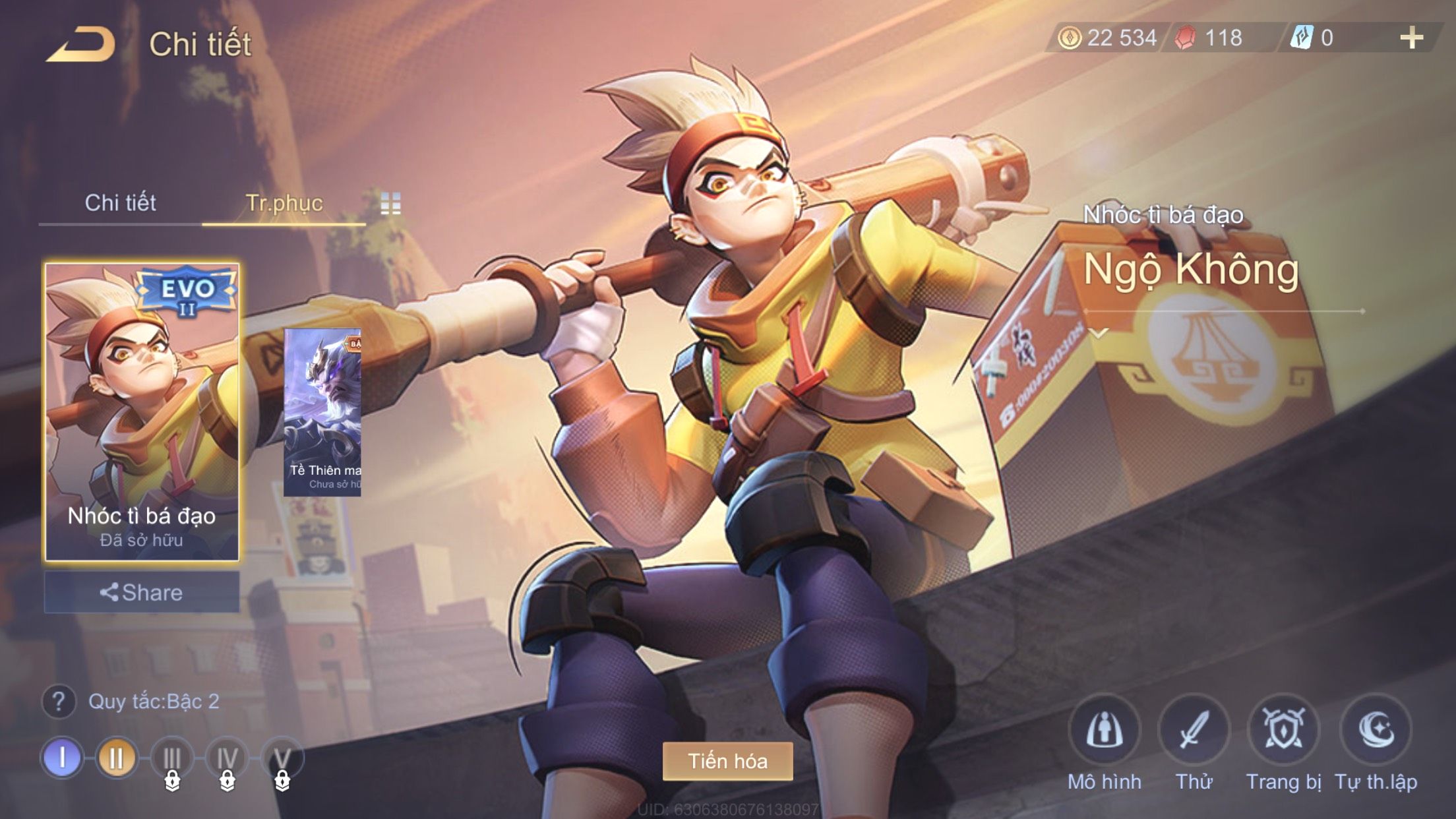Image resolution: width=1456 pixels, height=819 pixels.
Task: Click the Tiến hóa evolve button
Action: (x=727, y=761)
